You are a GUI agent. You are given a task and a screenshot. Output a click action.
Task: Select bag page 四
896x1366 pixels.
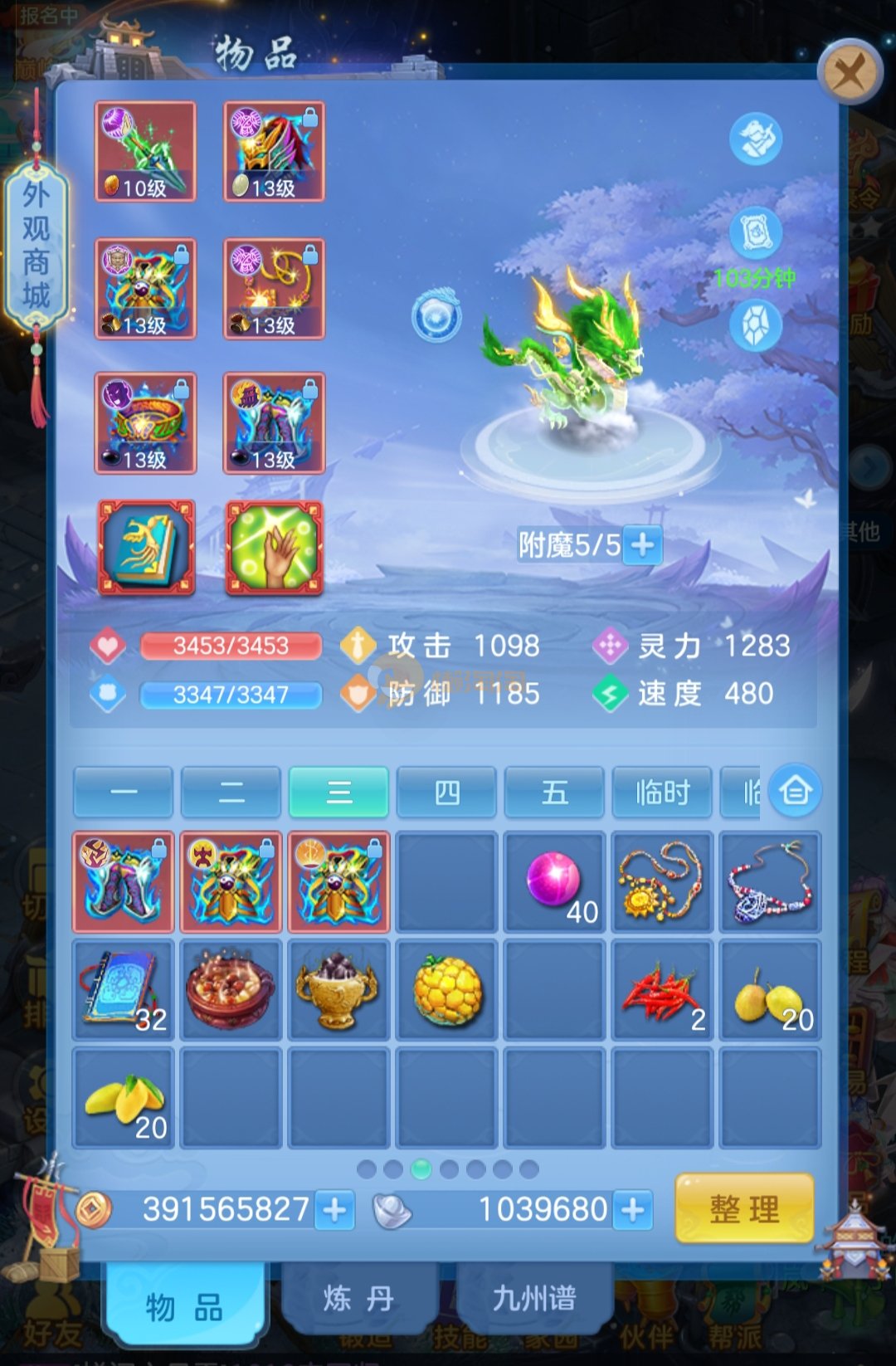[446, 793]
